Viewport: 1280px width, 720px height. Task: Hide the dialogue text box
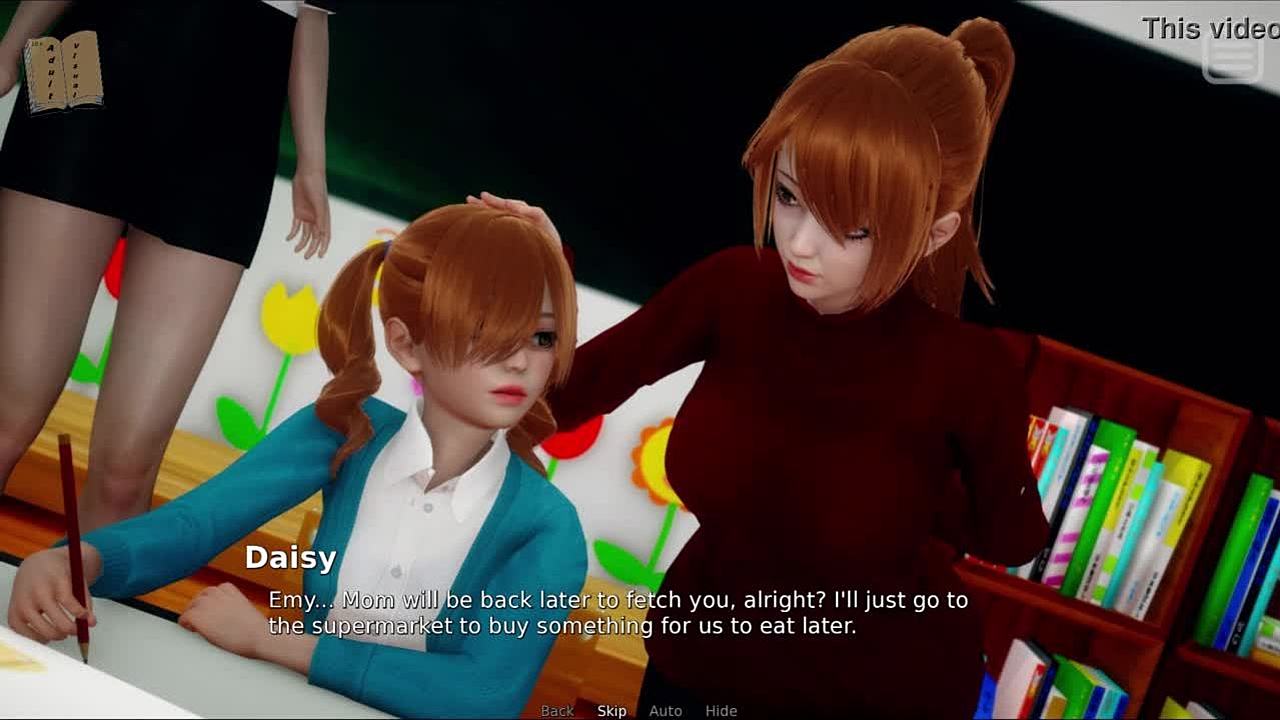click(x=721, y=711)
